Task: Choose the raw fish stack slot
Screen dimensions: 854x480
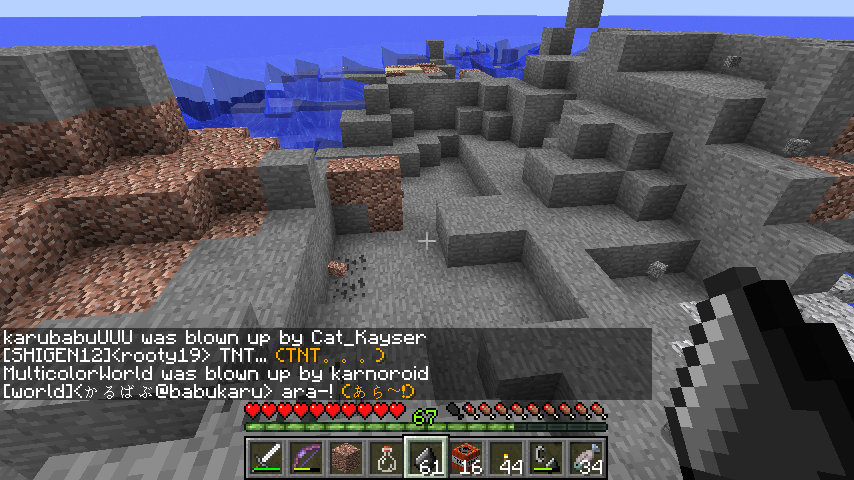Action: click(587, 458)
